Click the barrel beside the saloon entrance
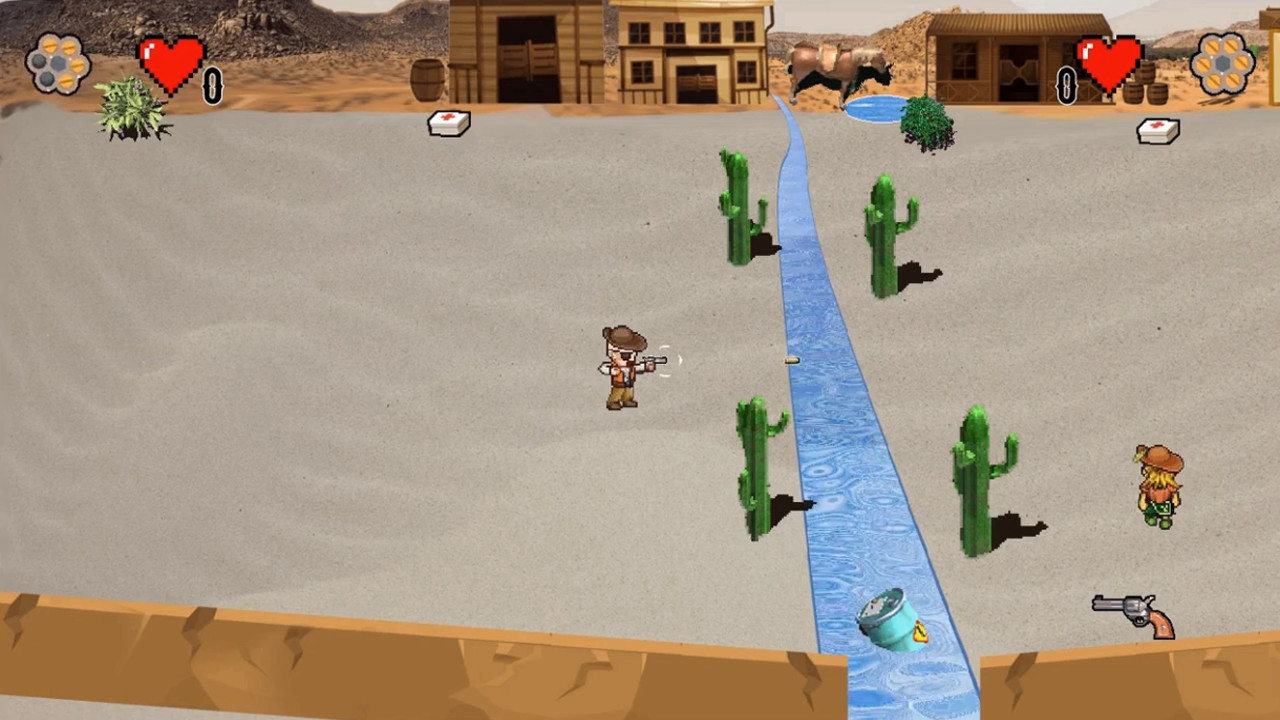Viewport: 1280px width, 720px height. click(x=427, y=80)
